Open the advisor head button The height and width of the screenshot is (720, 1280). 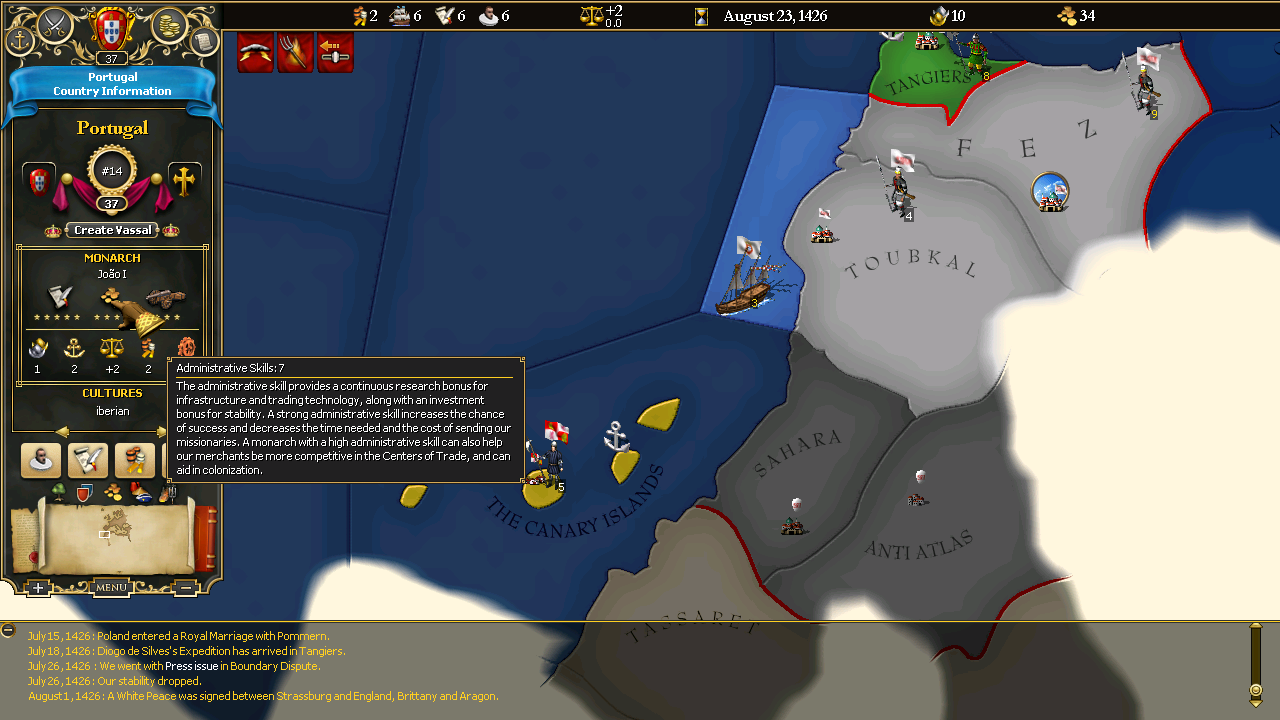pos(41,460)
